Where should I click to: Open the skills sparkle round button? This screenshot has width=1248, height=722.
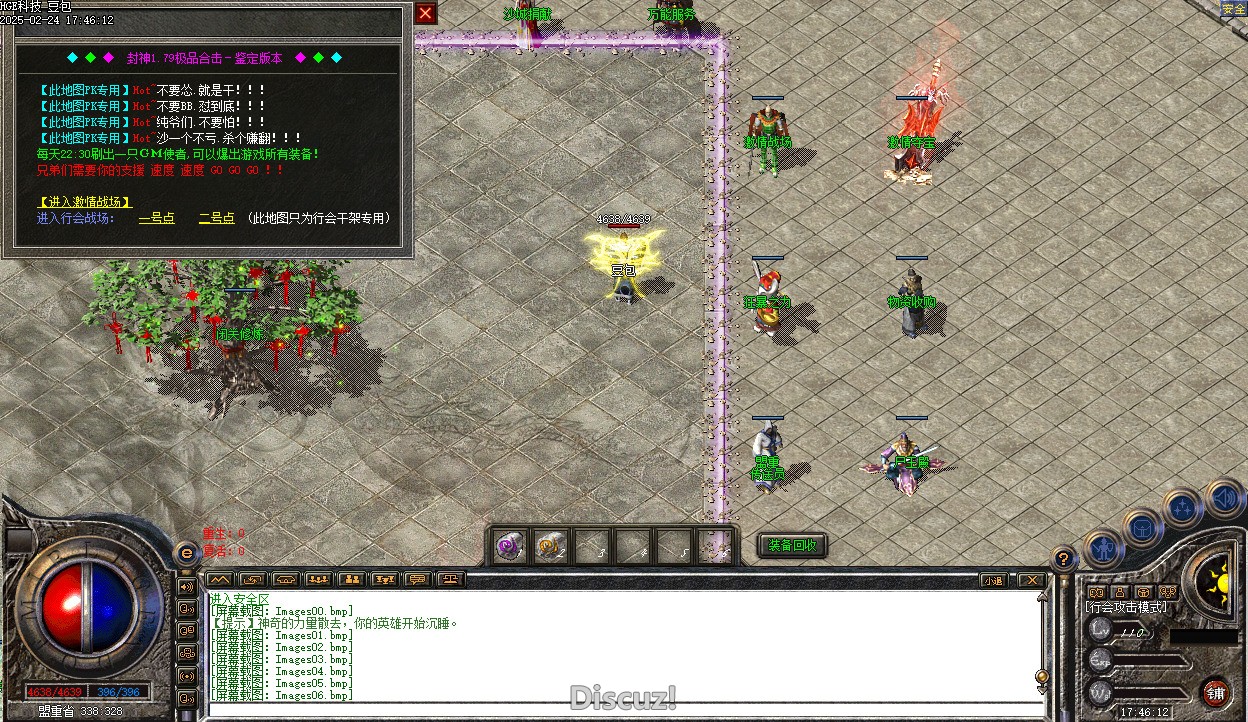tap(1183, 508)
